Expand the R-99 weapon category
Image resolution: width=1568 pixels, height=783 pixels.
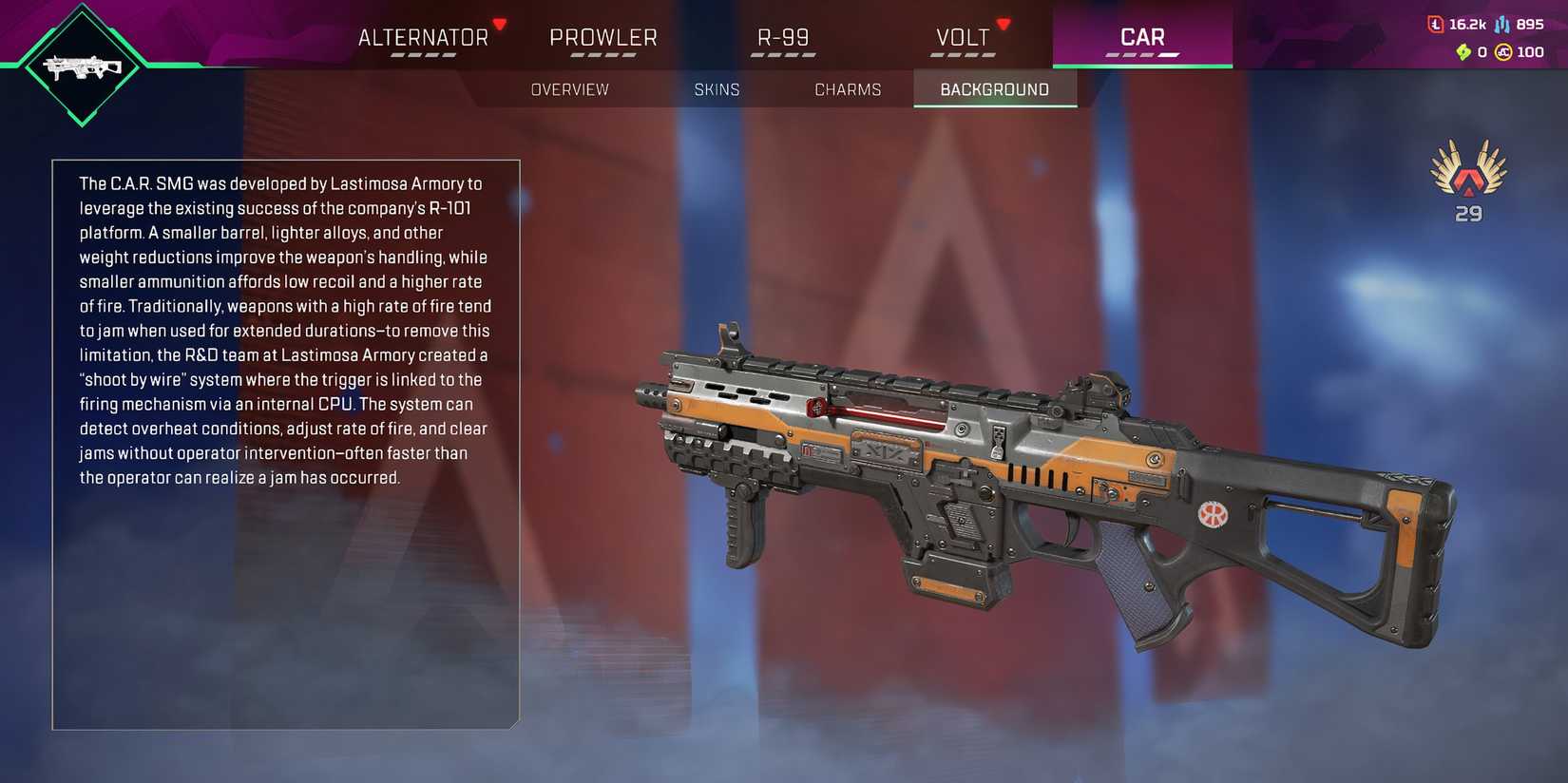pyautogui.click(x=783, y=37)
